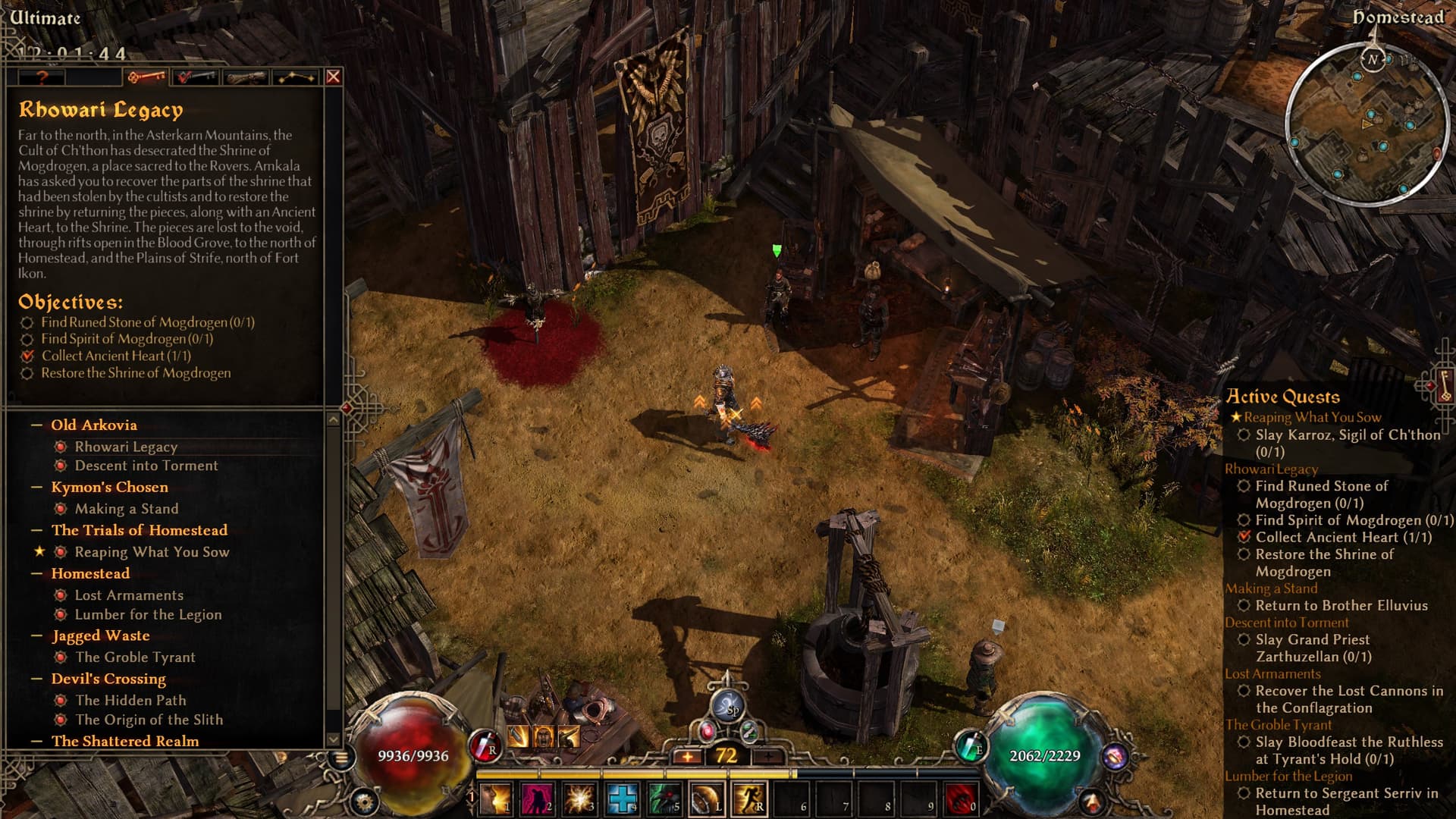Open the gear settings button

364,801
